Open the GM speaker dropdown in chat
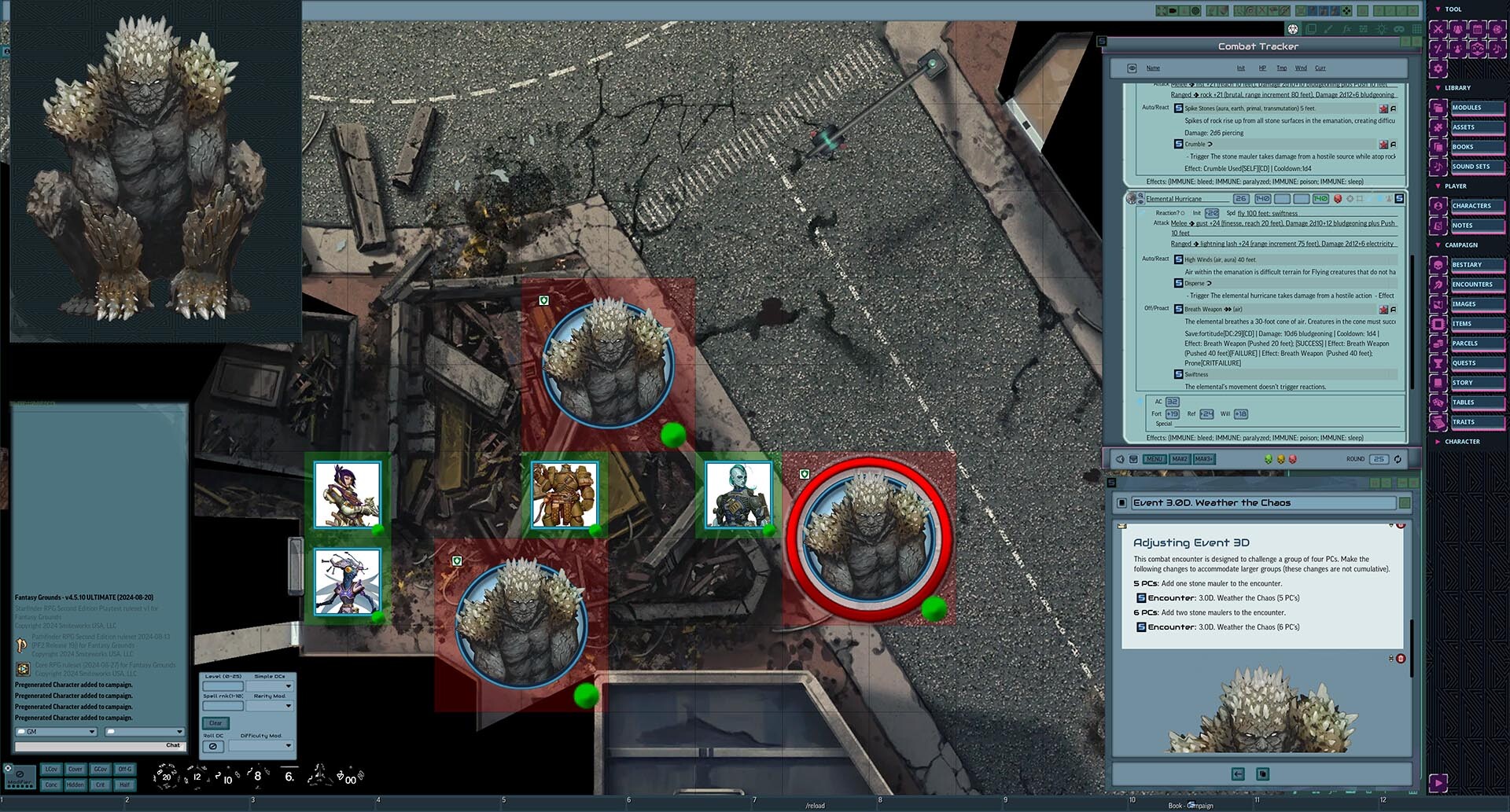 pyautogui.click(x=55, y=732)
